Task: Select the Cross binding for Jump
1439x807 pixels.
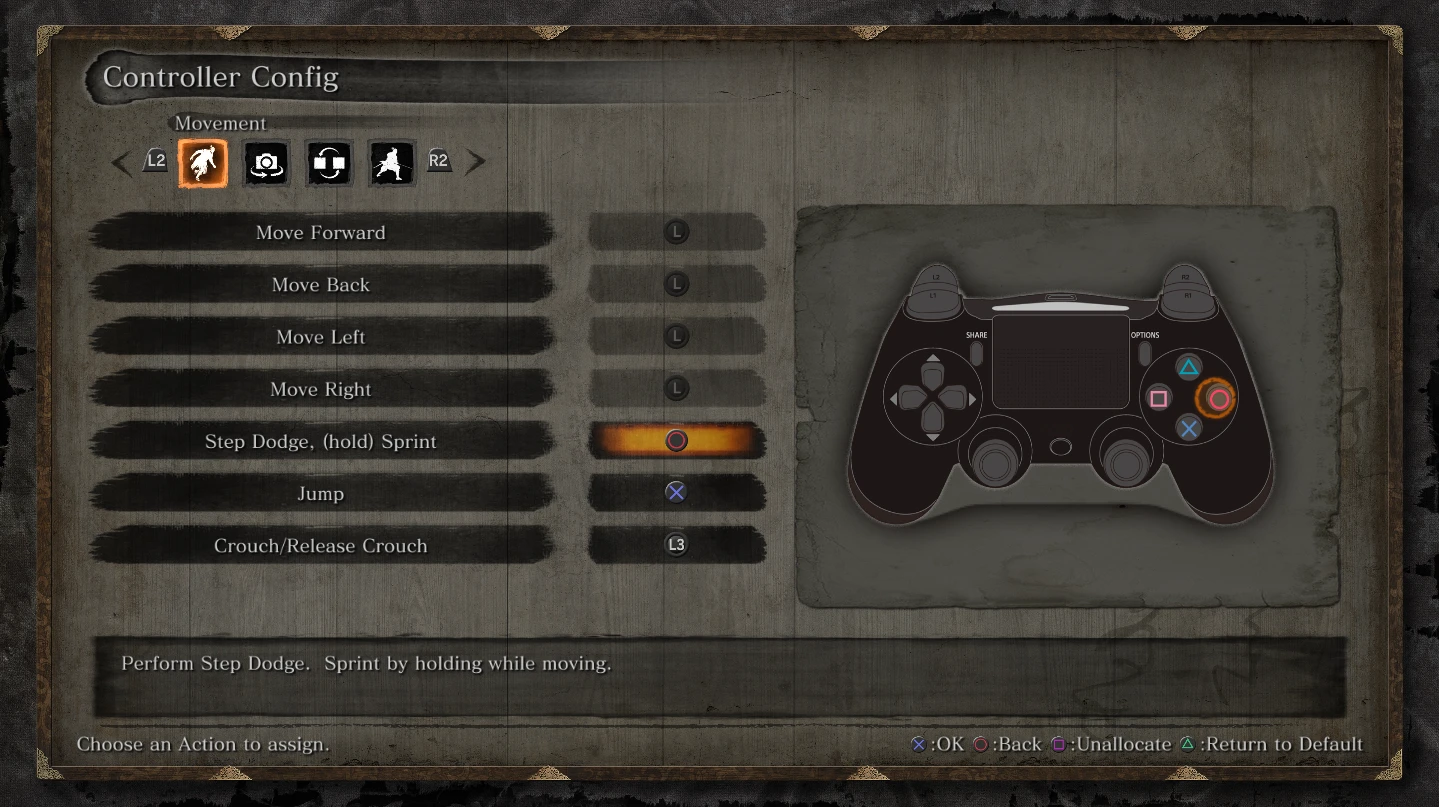Action: click(x=677, y=492)
